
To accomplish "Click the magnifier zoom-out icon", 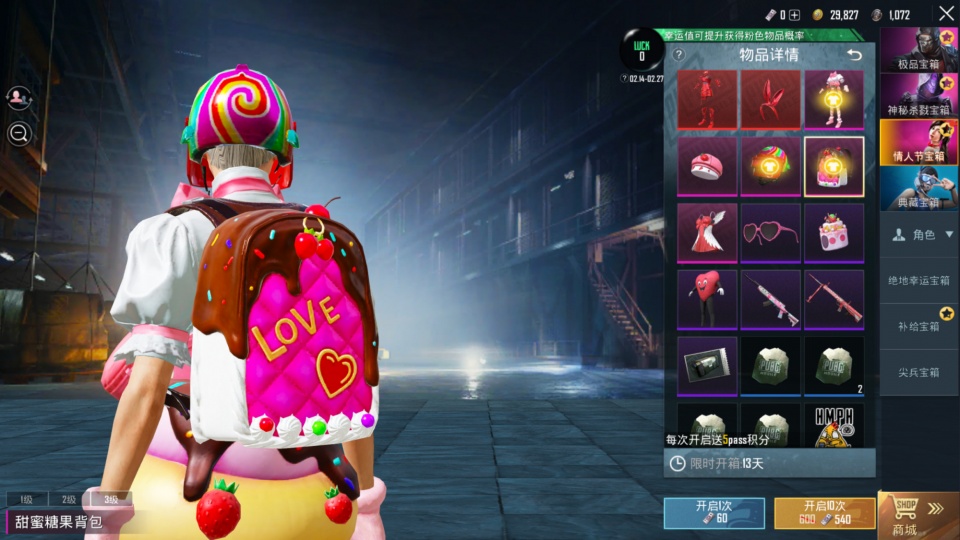I will tap(19, 134).
